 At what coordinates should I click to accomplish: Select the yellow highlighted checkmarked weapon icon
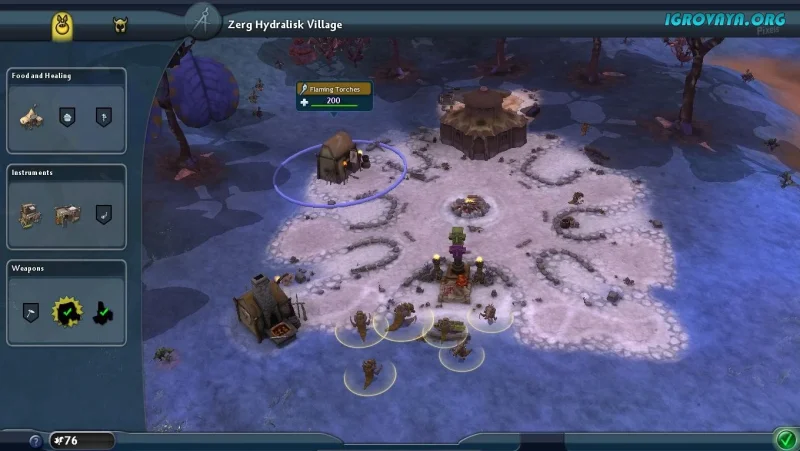tap(67, 311)
